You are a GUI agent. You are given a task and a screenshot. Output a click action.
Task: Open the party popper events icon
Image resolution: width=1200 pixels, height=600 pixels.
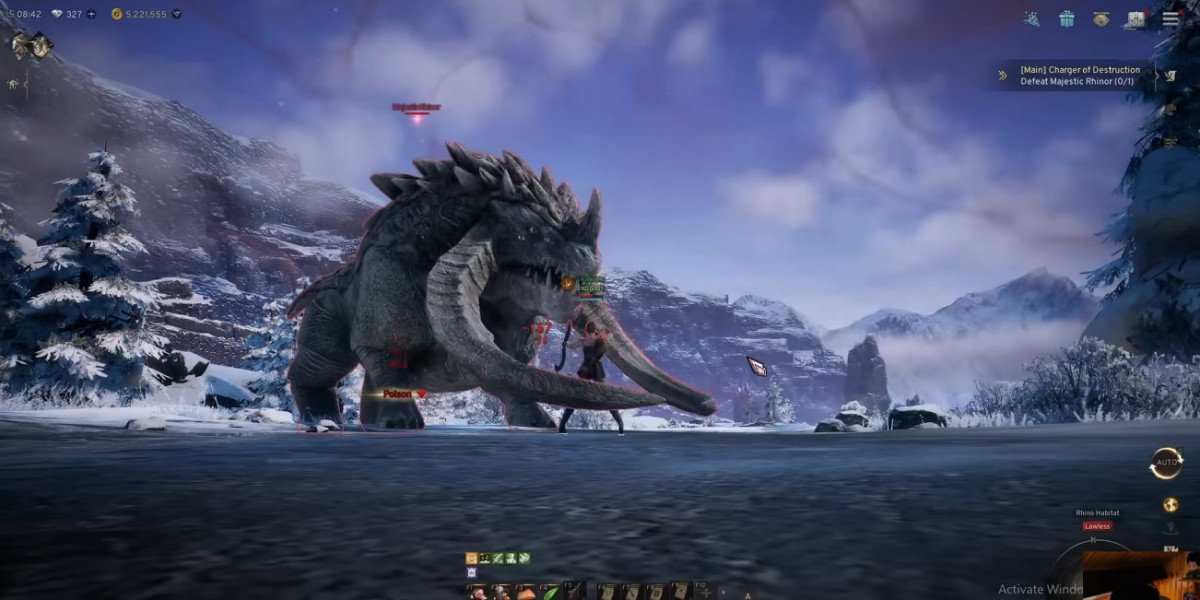(x=1032, y=19)
